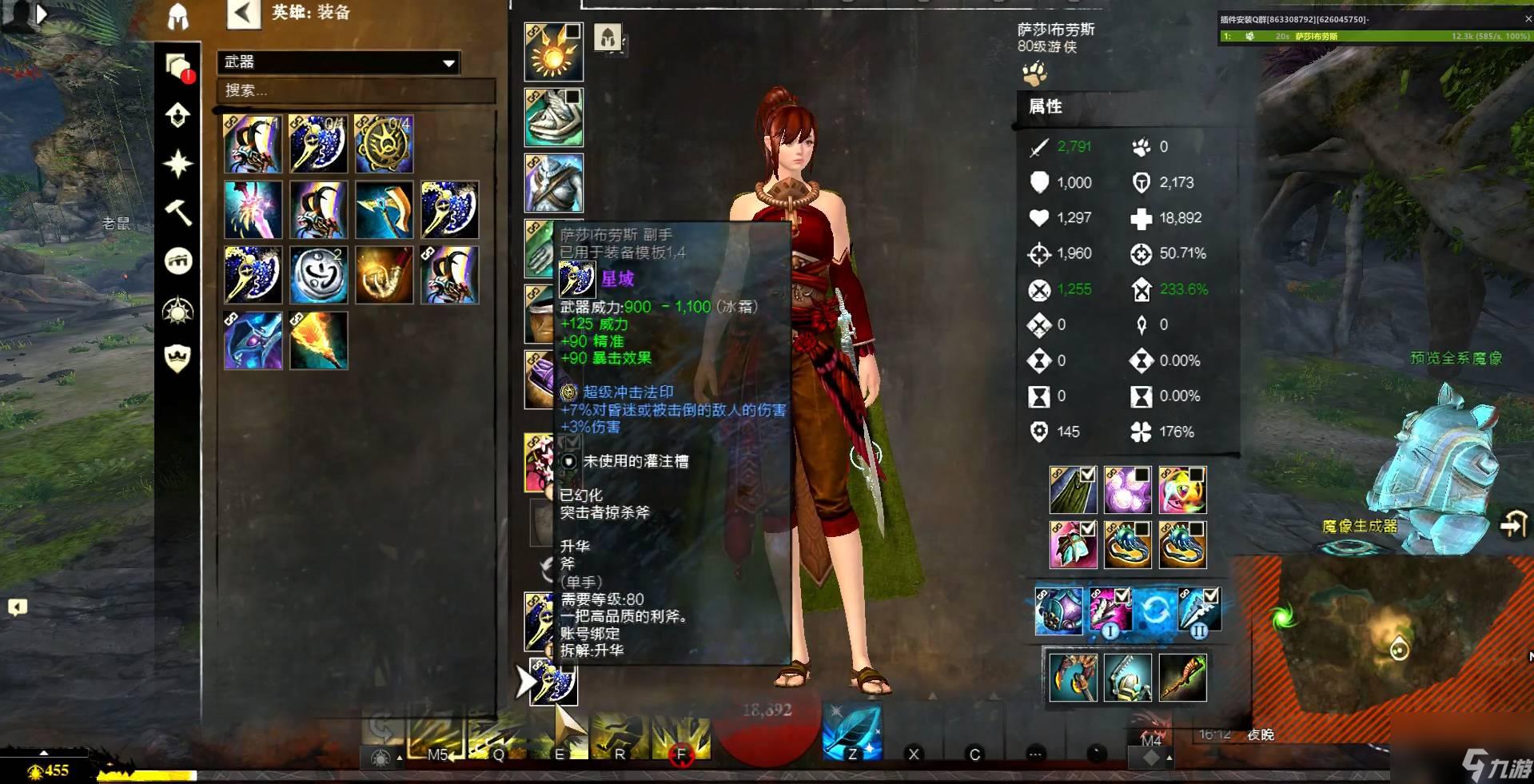The image size is (1534, 784).
Task: Open the helmet equipment icon at sidebar top
Action: click(177, 18)
